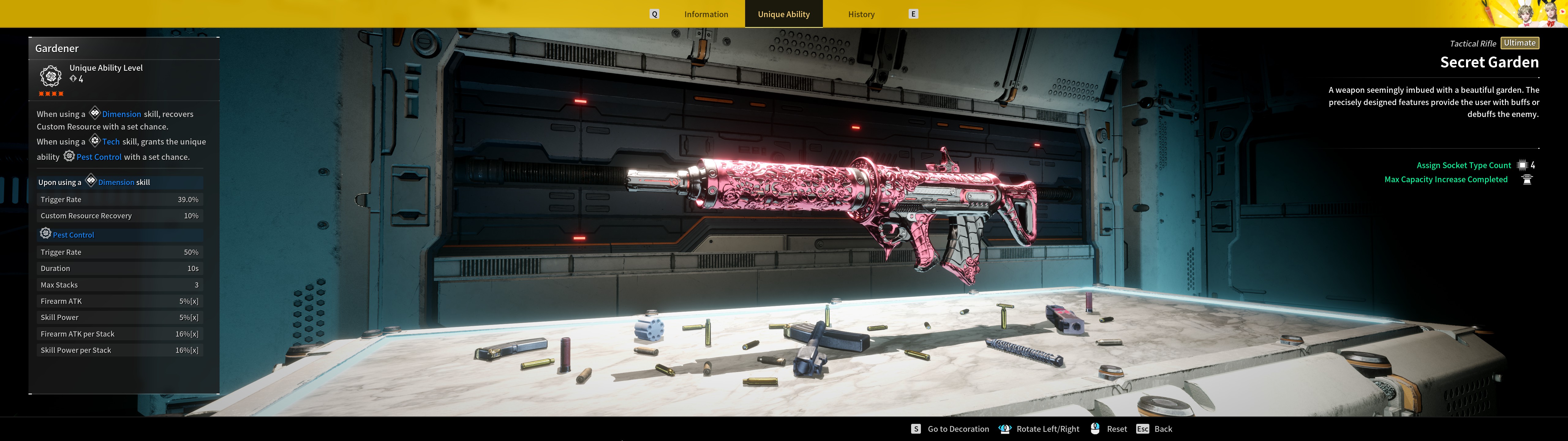Viewport: 1568px width, 441px height.
Task: Click the Rotate Left/Right control
Action: 1047,429
